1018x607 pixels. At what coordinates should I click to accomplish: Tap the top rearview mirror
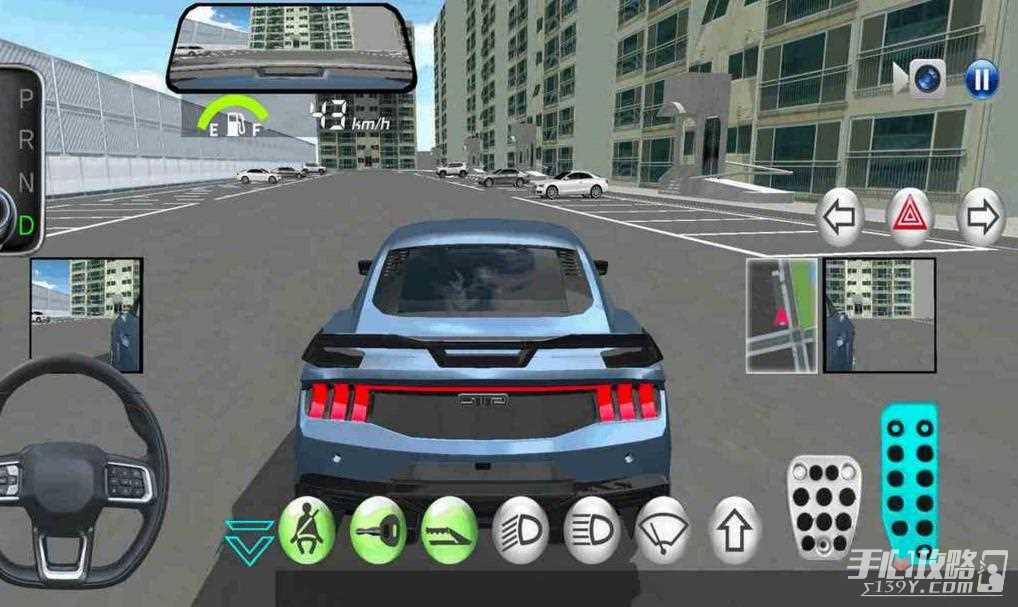(292, 46)
